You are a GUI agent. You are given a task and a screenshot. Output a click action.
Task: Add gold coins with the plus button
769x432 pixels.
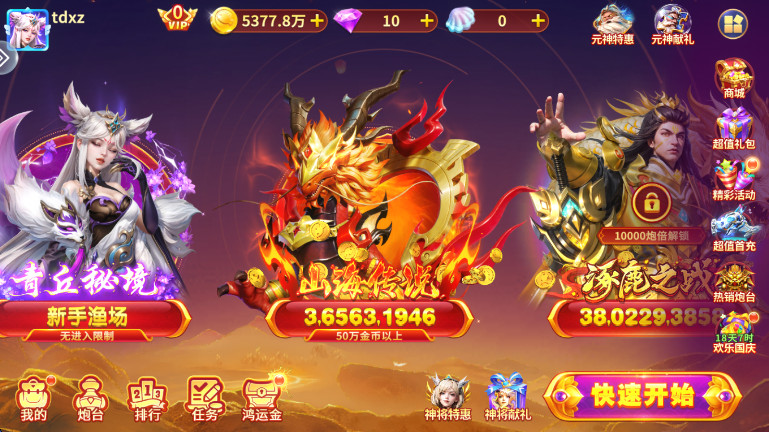pyautogui.click(x=317, y=20)
